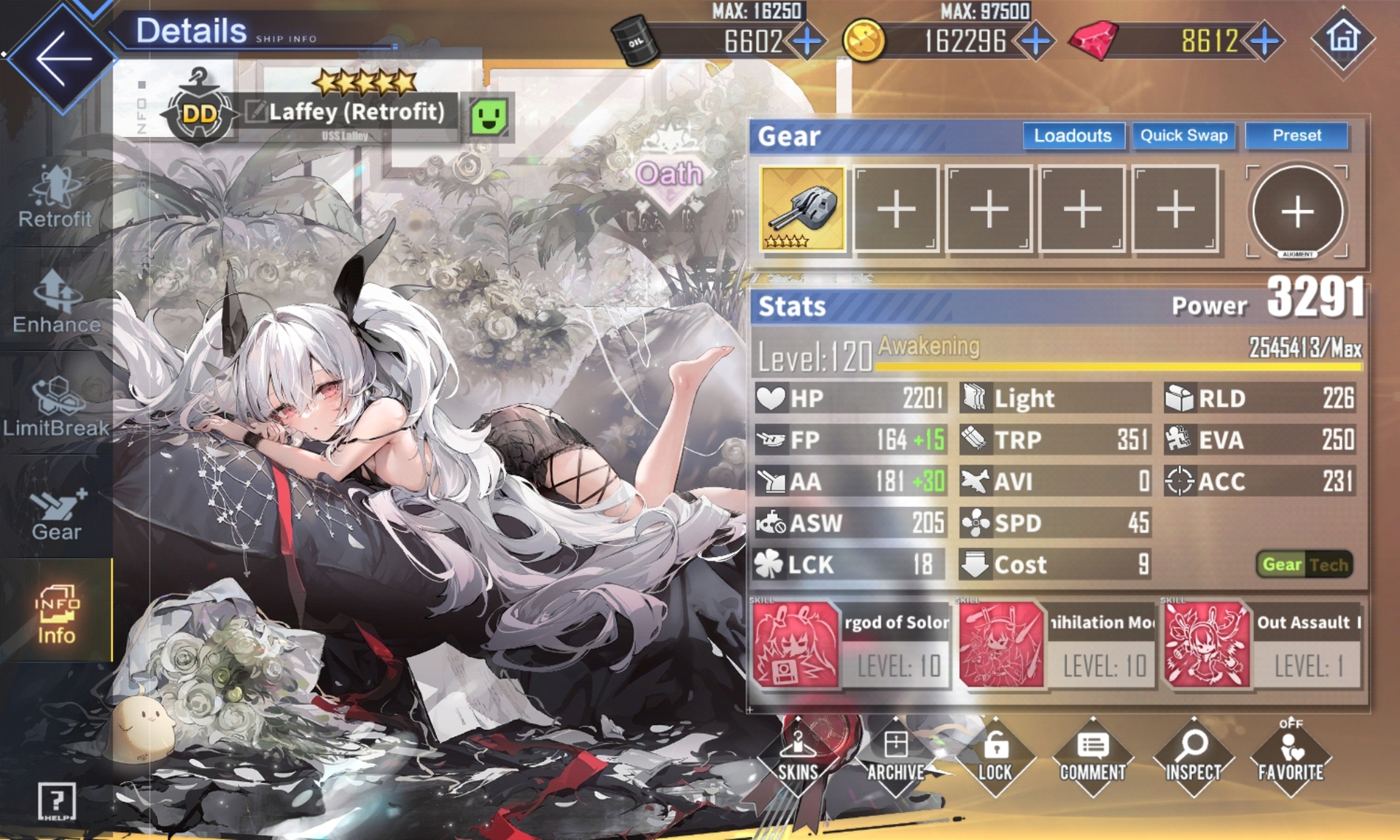The height and width of the screenshot is (840, 1400).
Task: Select the equipped gun turret gear slot
Action: click(802, 209)
